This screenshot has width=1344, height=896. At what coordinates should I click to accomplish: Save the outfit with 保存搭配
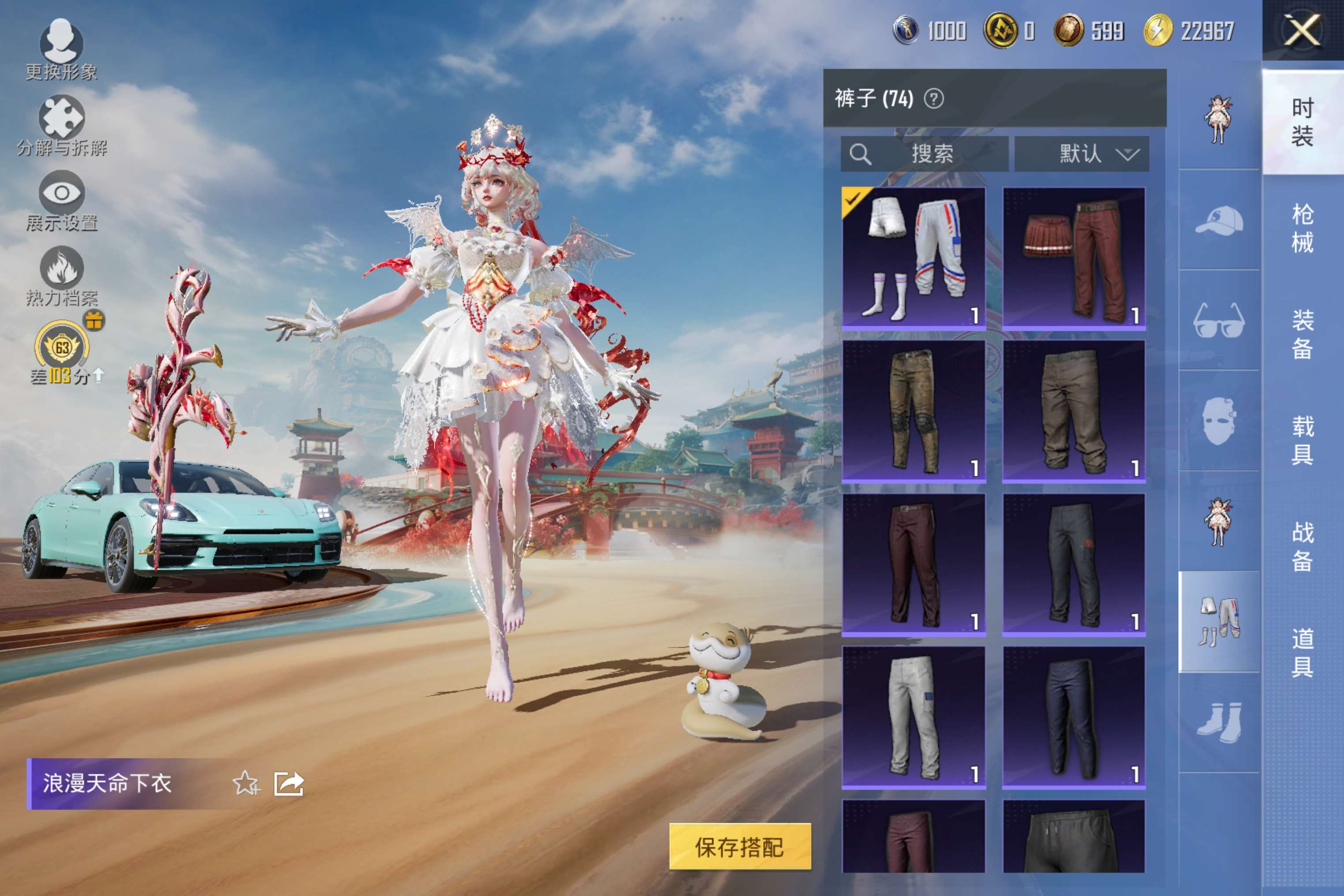click(x=739, y=846)
